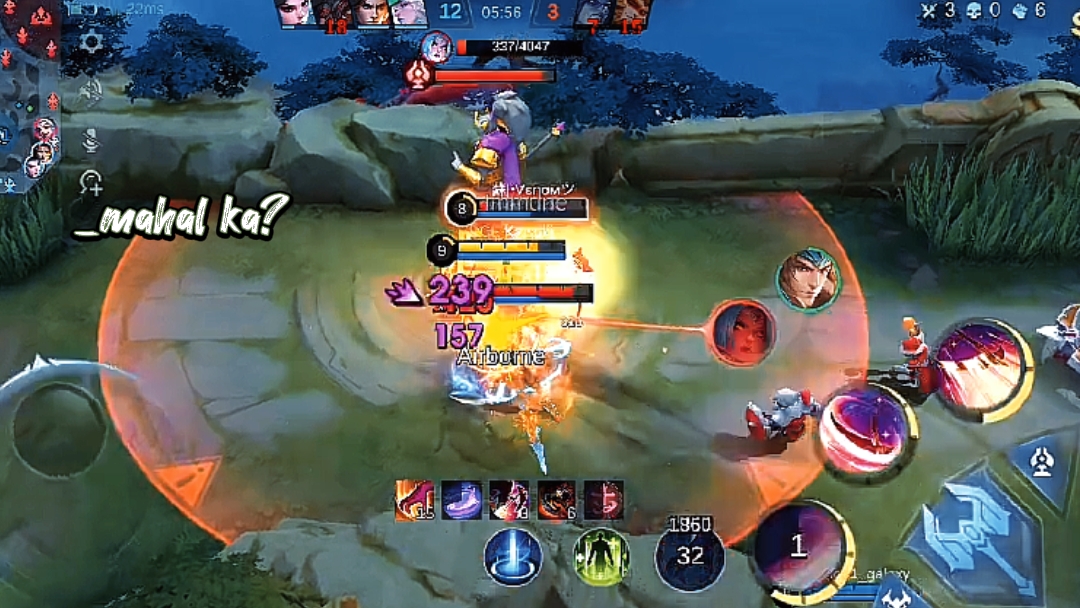Tap the minimap
Viewport: 1080px width, 608px height.
click(29, 95)
